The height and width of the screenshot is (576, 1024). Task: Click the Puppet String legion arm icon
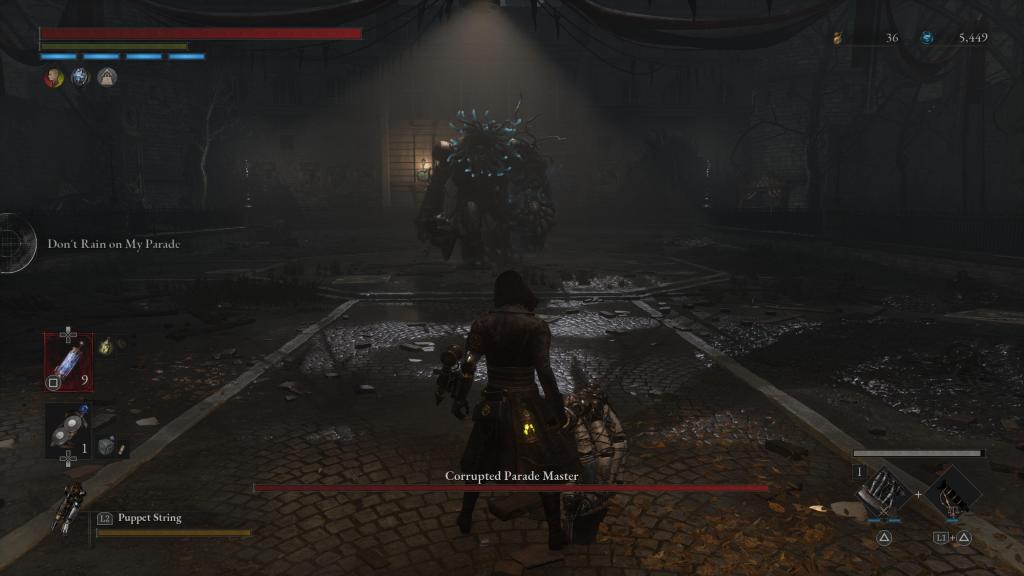coord(74,507)
